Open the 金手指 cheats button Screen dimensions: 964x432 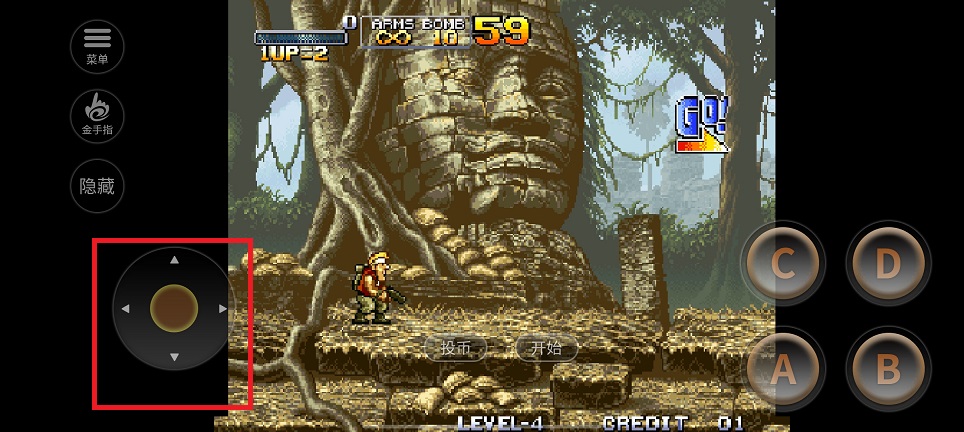[x=97, y=115]
